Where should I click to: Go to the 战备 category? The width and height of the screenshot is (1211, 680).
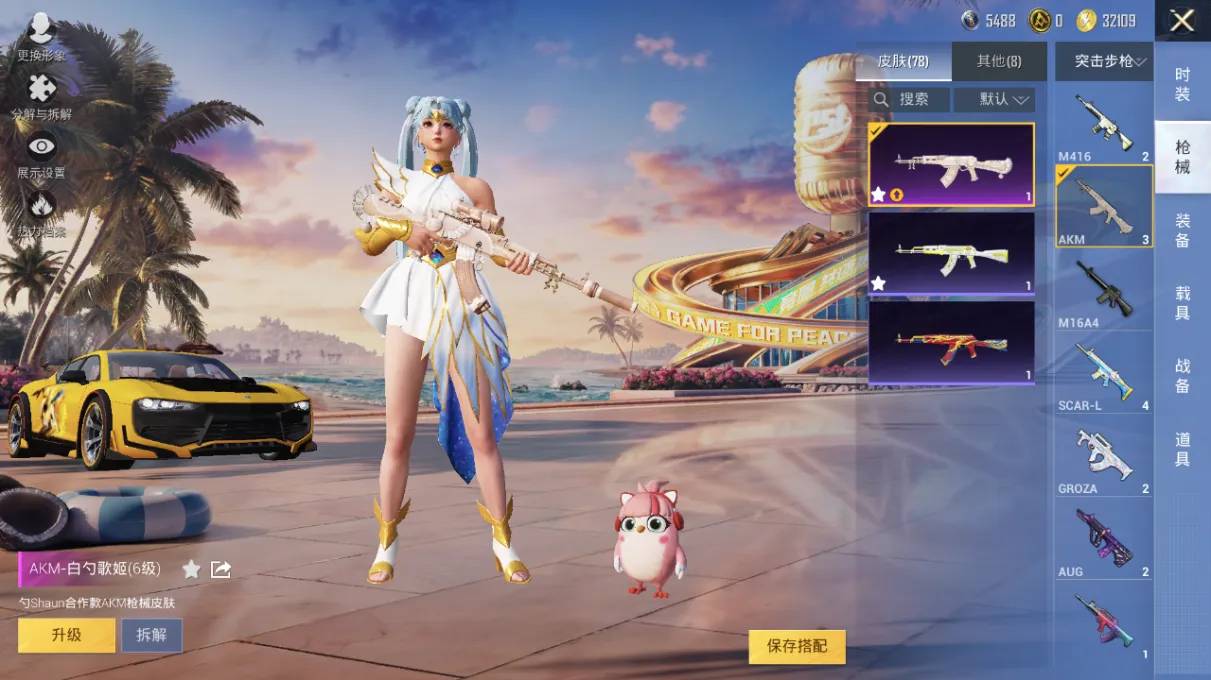click(x=1182, y=376)
